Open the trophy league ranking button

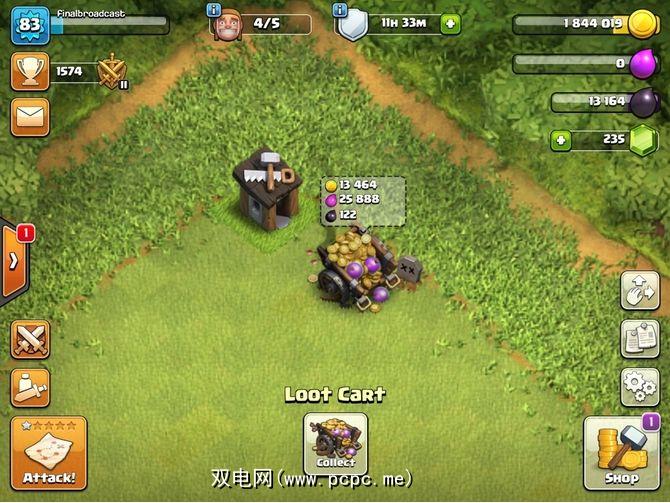(x=30, y=71)
